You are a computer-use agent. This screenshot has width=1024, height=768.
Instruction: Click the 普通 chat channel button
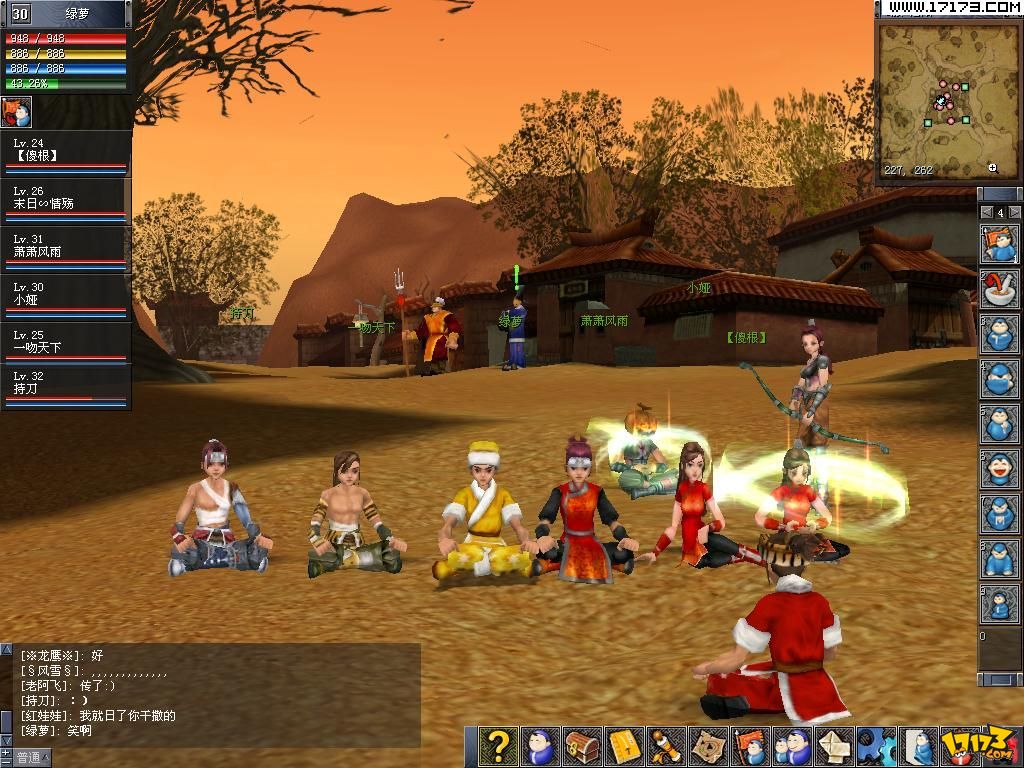(x=28, y=758)
